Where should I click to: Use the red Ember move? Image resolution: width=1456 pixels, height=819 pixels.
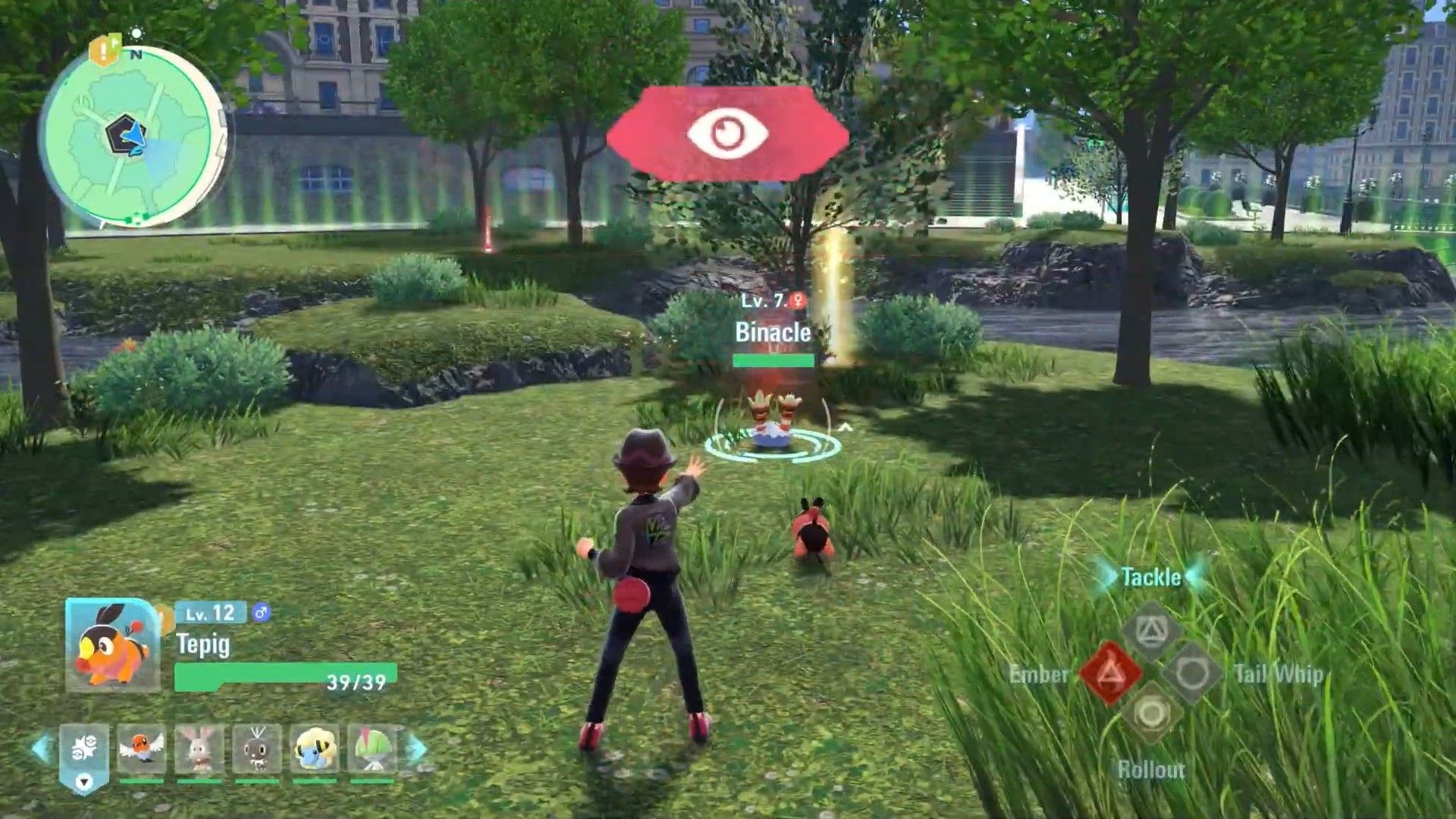(1109, 673)
